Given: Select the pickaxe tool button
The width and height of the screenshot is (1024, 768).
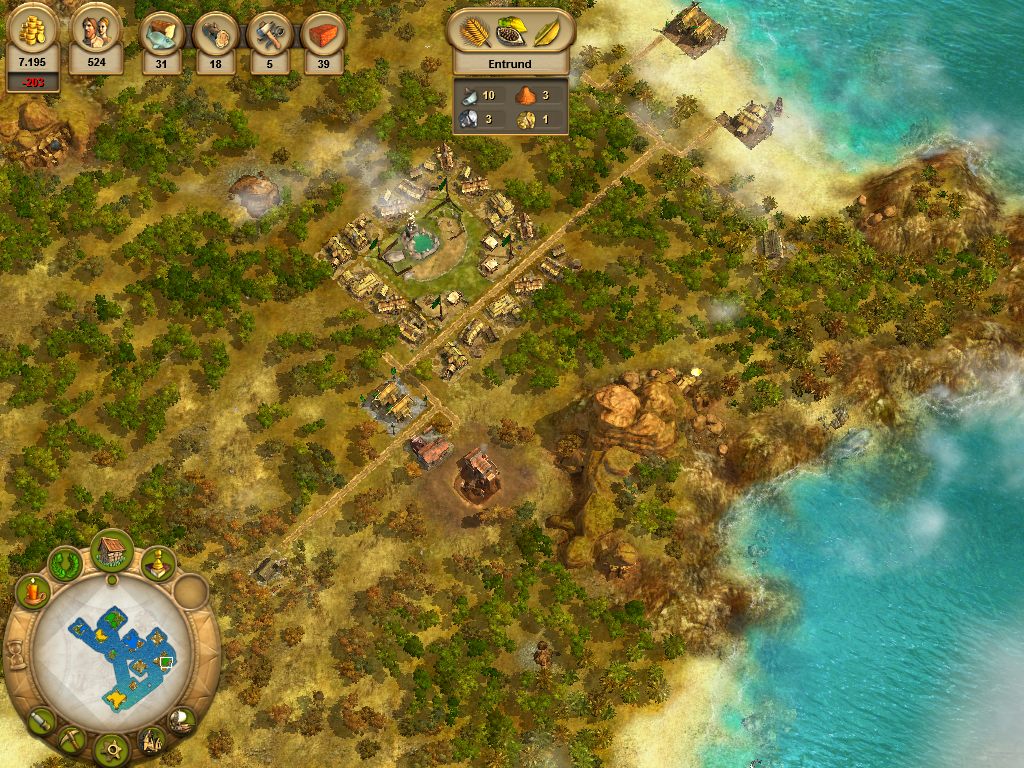Looking at the screenshot, I should [70, 739].
